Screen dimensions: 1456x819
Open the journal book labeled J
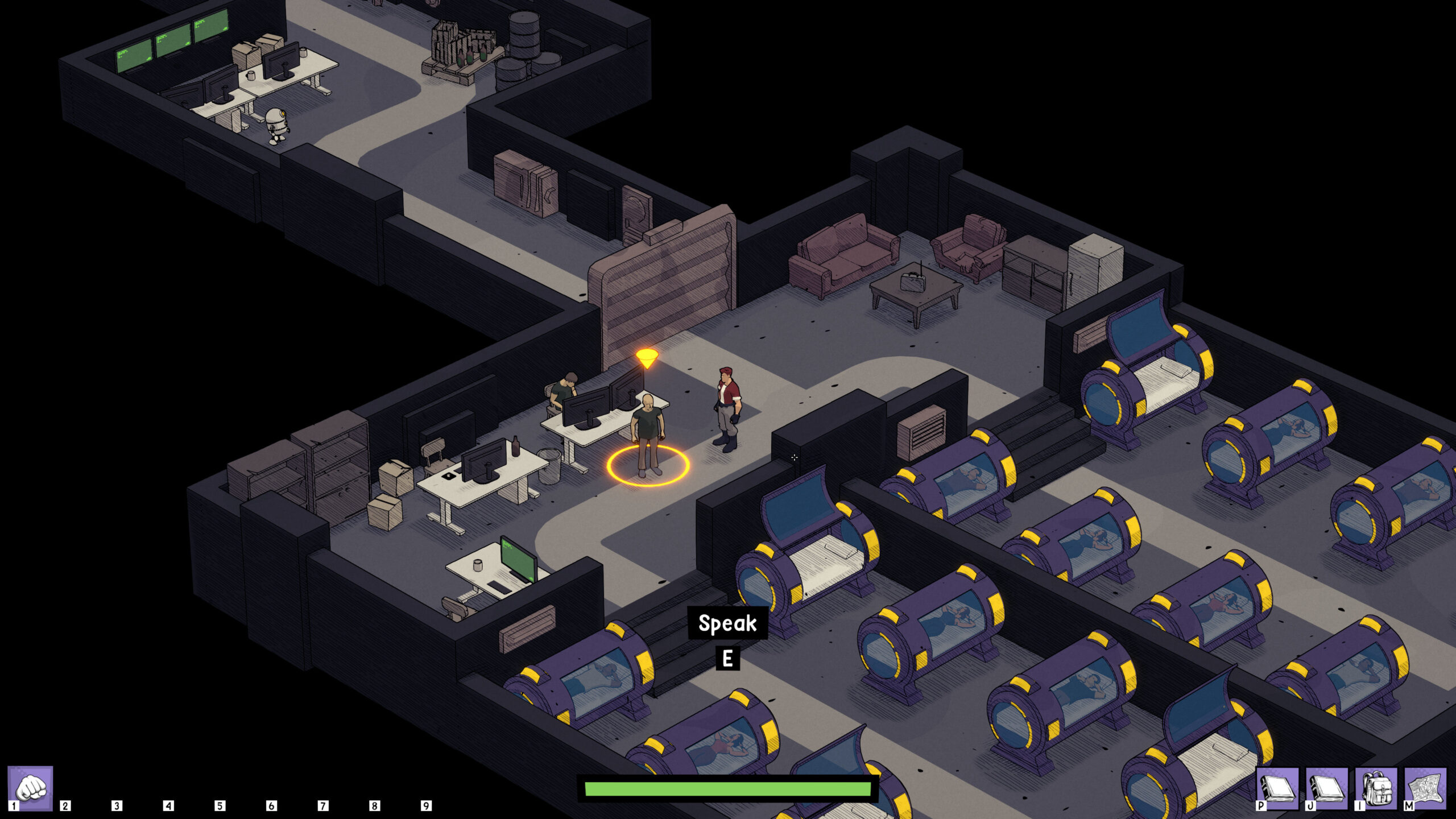pos(1327,788)
